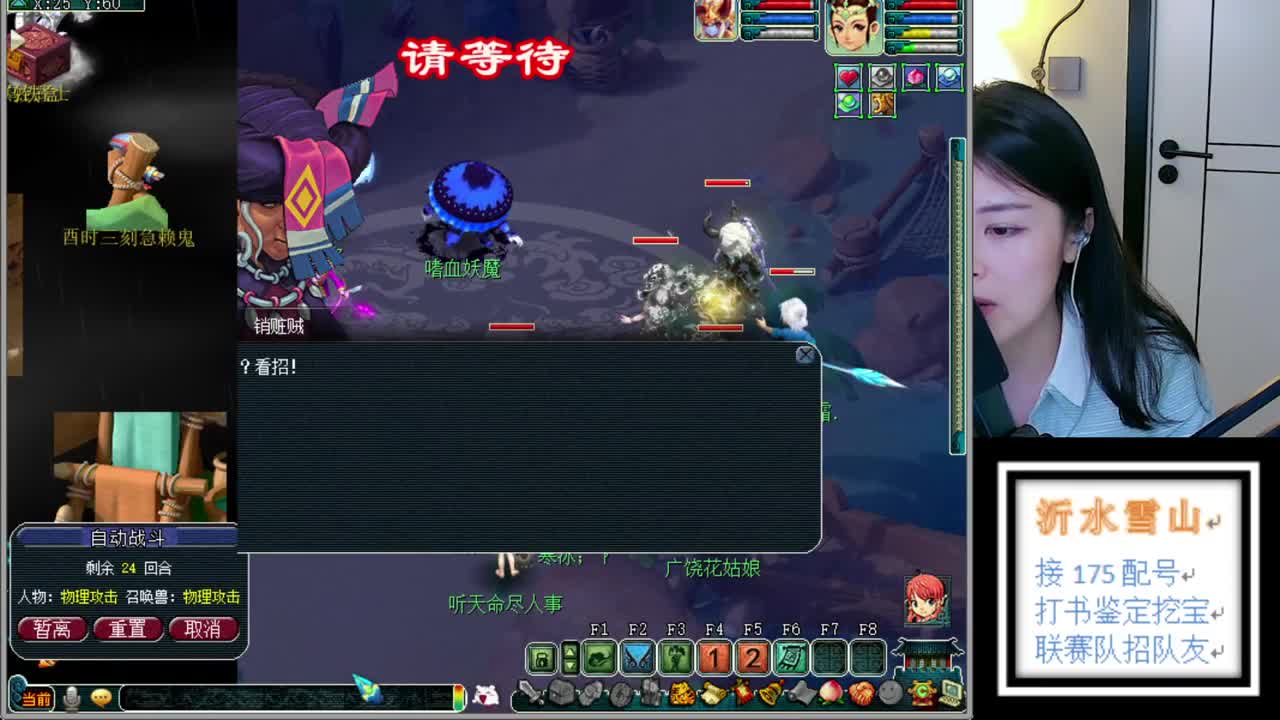1280x720 pixels.
Task: Click the up arrow to switch hotkey page
Action: [570, 651]
